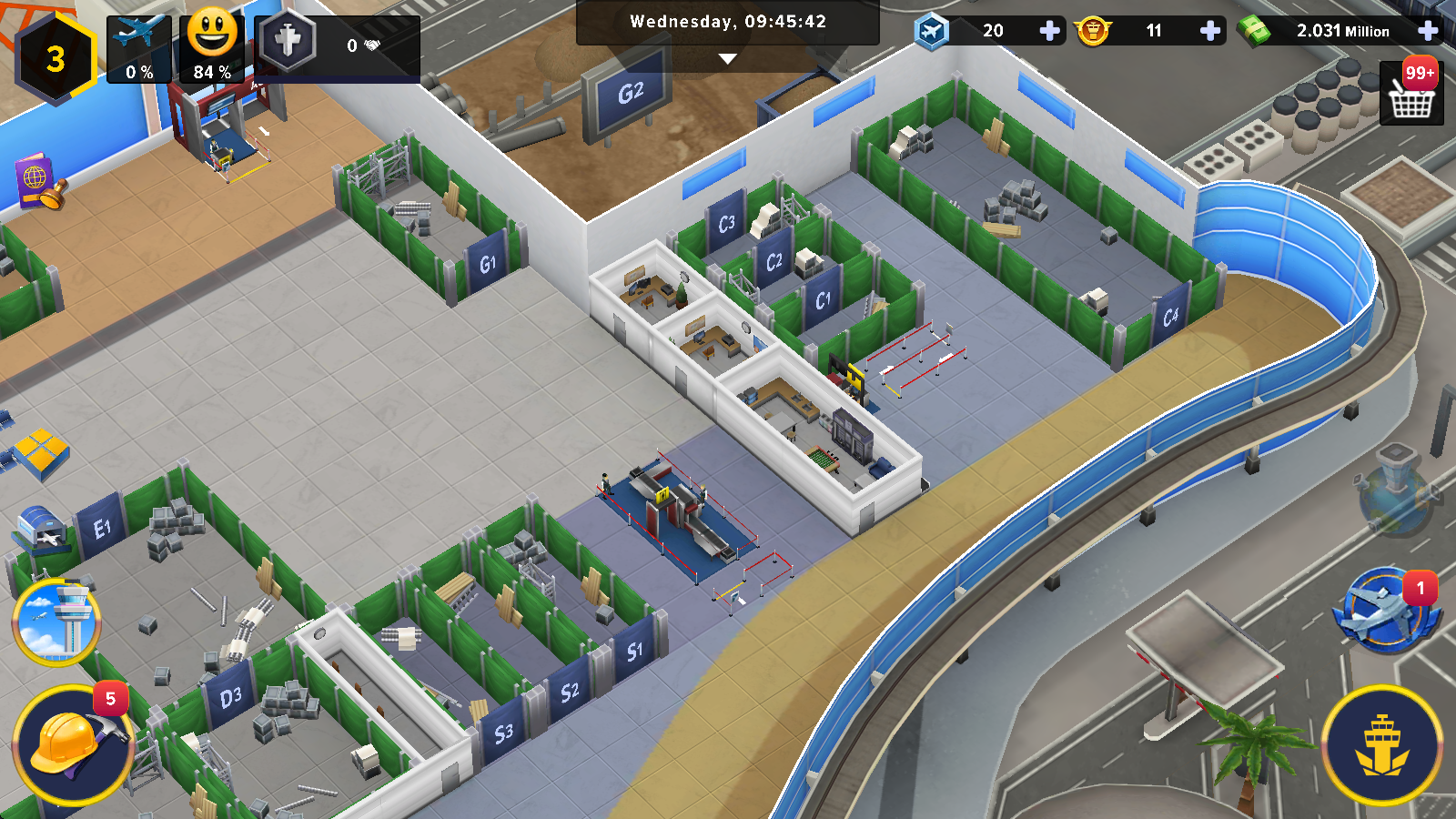
Task: Open the blue airplane flights button
Action: point(1384,610)
